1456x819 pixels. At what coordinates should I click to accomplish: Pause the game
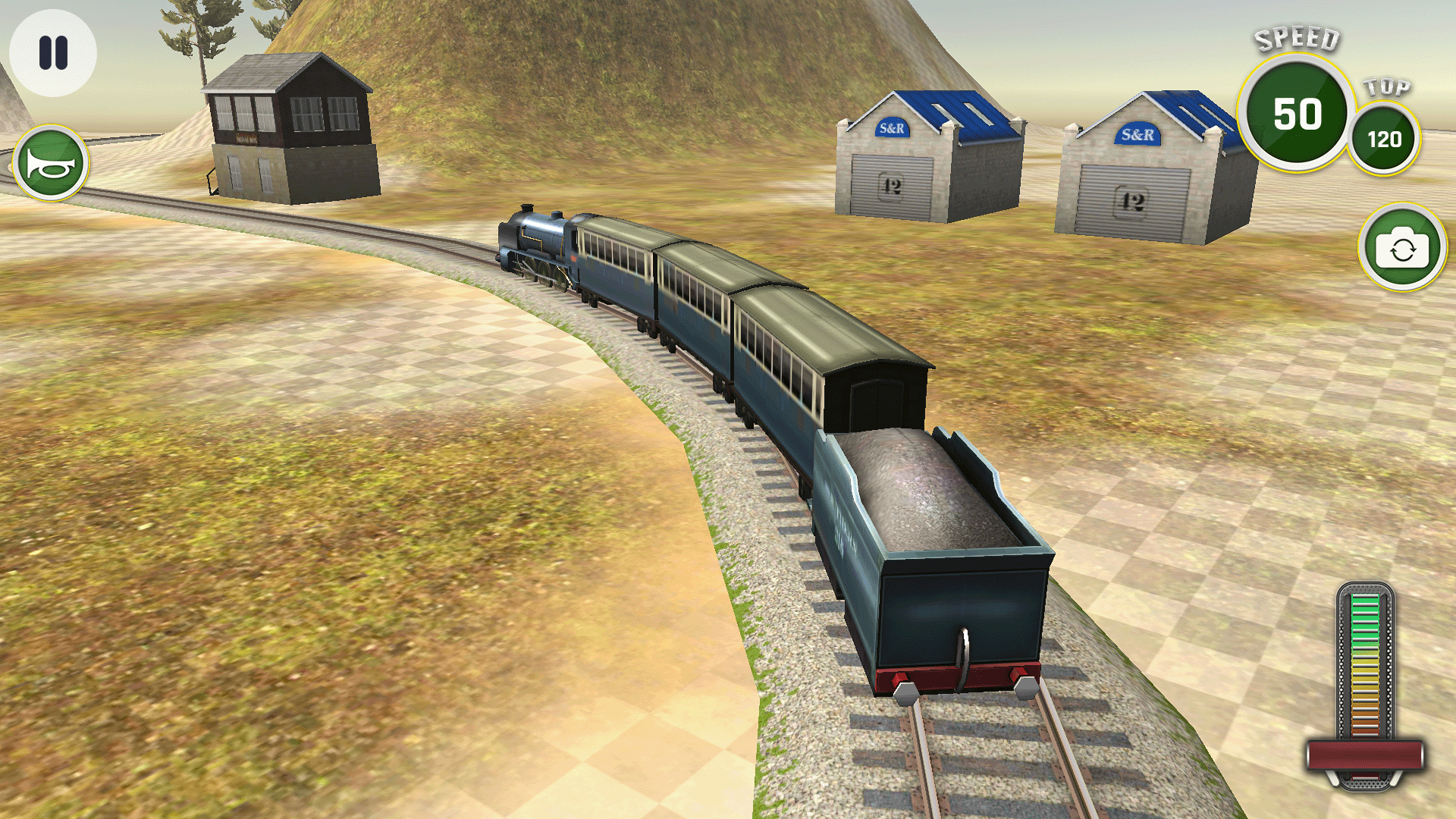50,52
